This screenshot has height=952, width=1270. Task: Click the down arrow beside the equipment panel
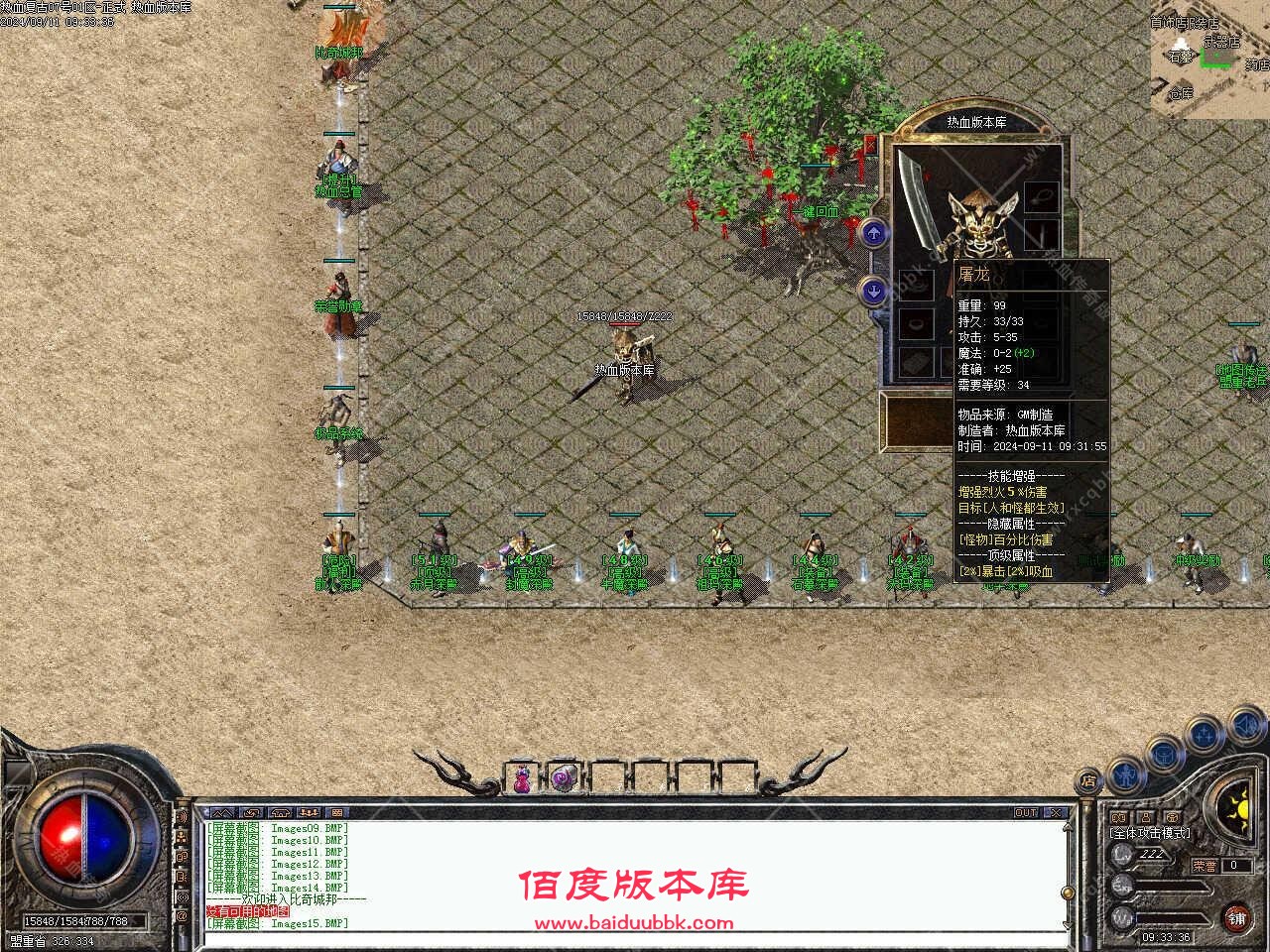pyautogui.click(x=873, y=291)
